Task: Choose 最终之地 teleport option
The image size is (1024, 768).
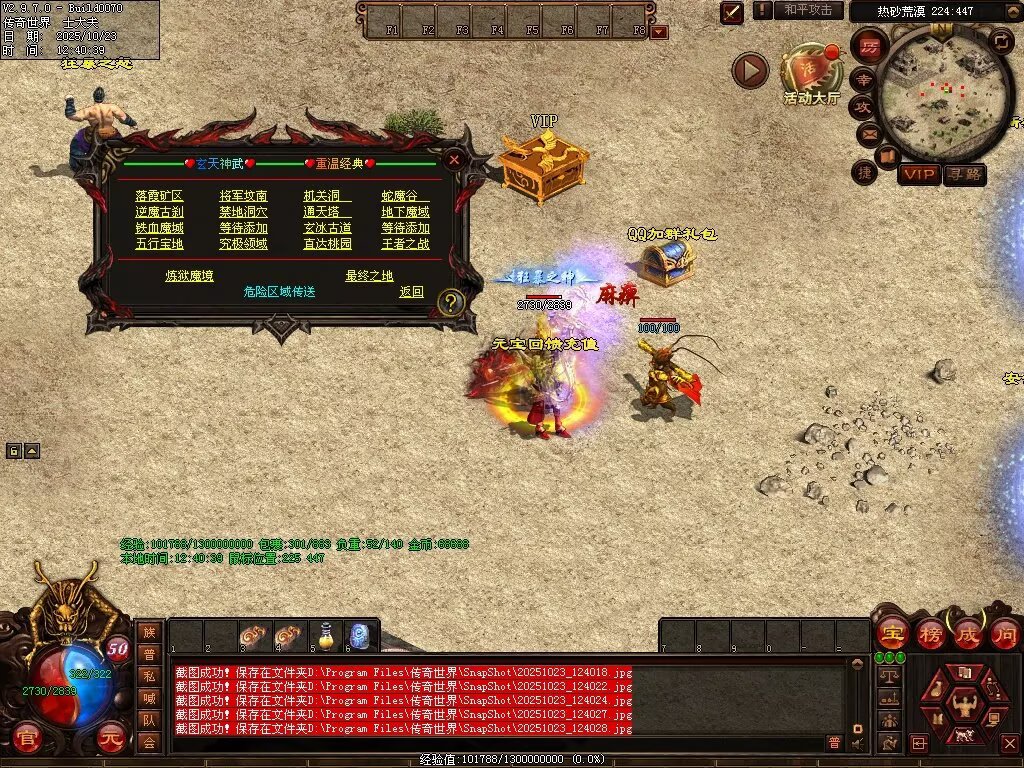Action: (x=369, y=276)
